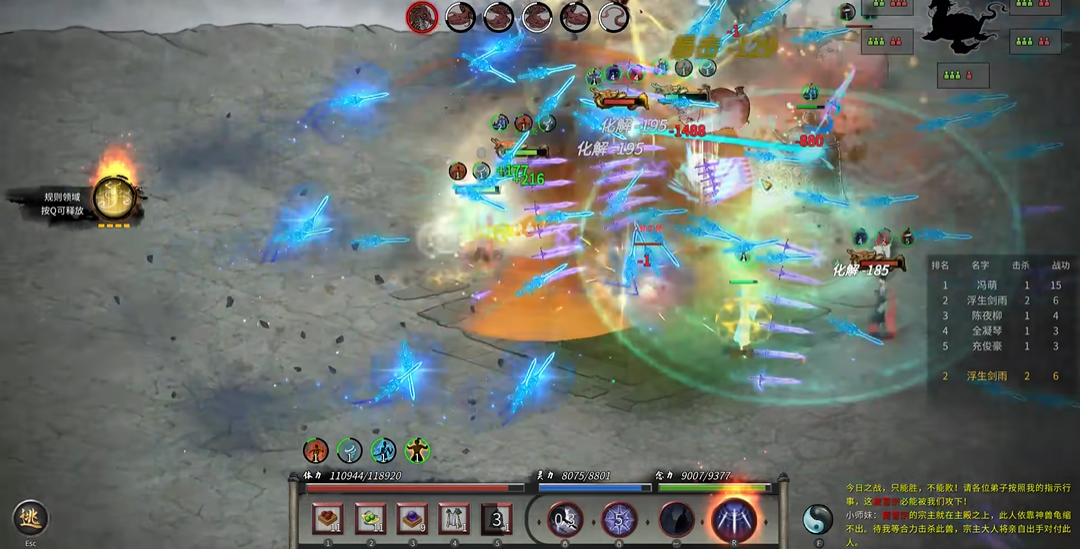Use the grey robe item in slot 4
Viewport: 1080px width, 549px height.
pyautogui.click(x=454, y=518)
